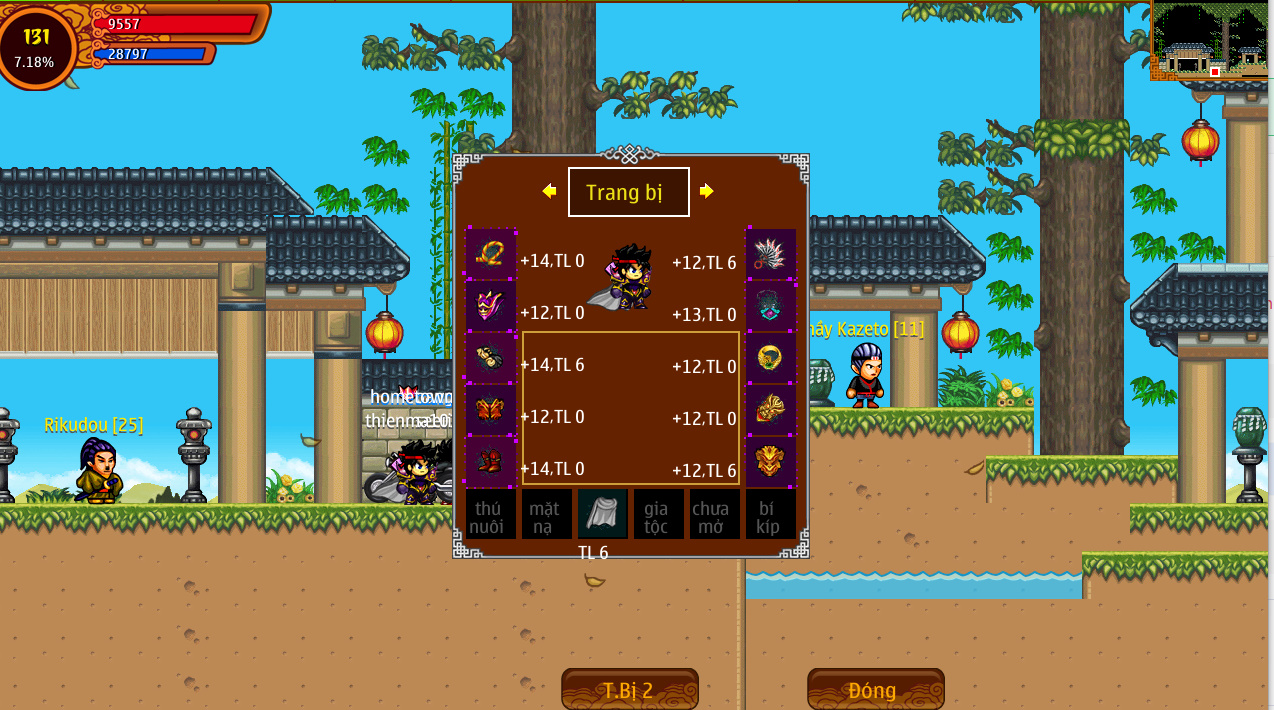The height and width of the screenshot is (710, 1274).
Task: Choose the purple armor equipment slot
Action: point(491,306)
